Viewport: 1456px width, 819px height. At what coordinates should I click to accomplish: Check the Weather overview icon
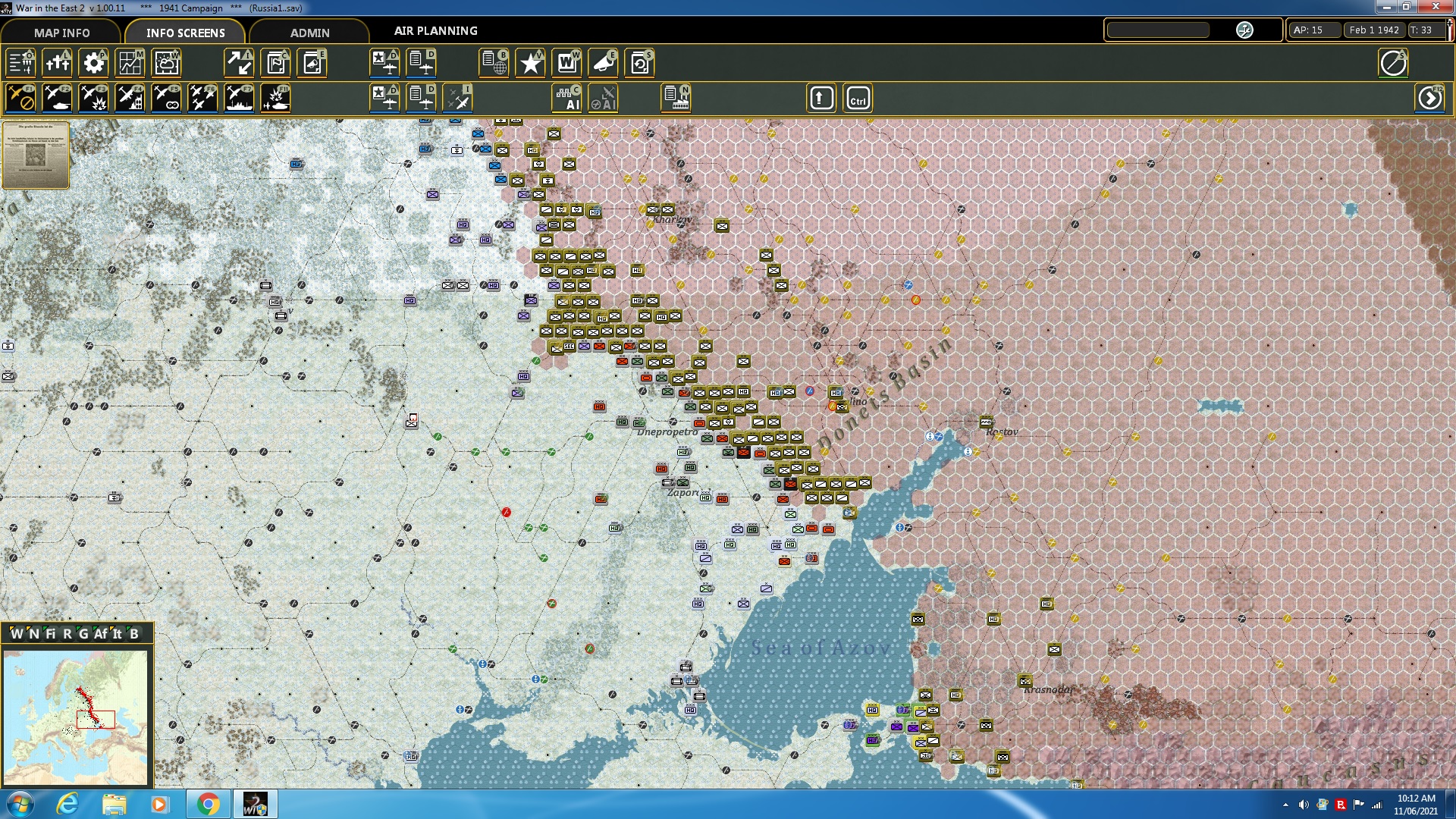166,64
